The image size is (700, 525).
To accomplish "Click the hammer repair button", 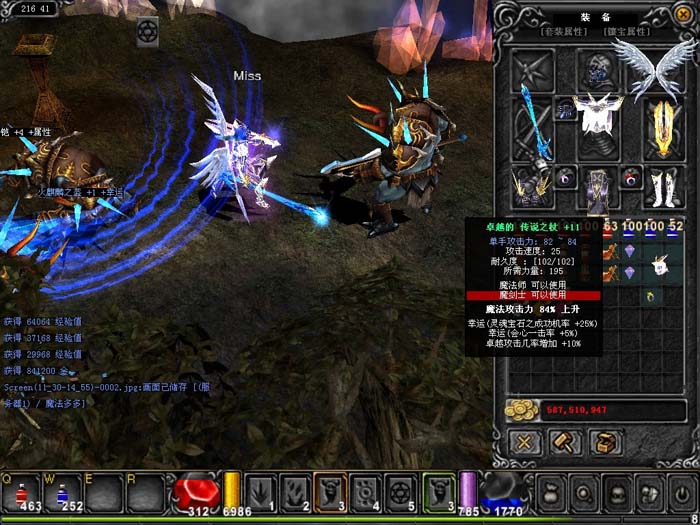I will tap(564, 441).
